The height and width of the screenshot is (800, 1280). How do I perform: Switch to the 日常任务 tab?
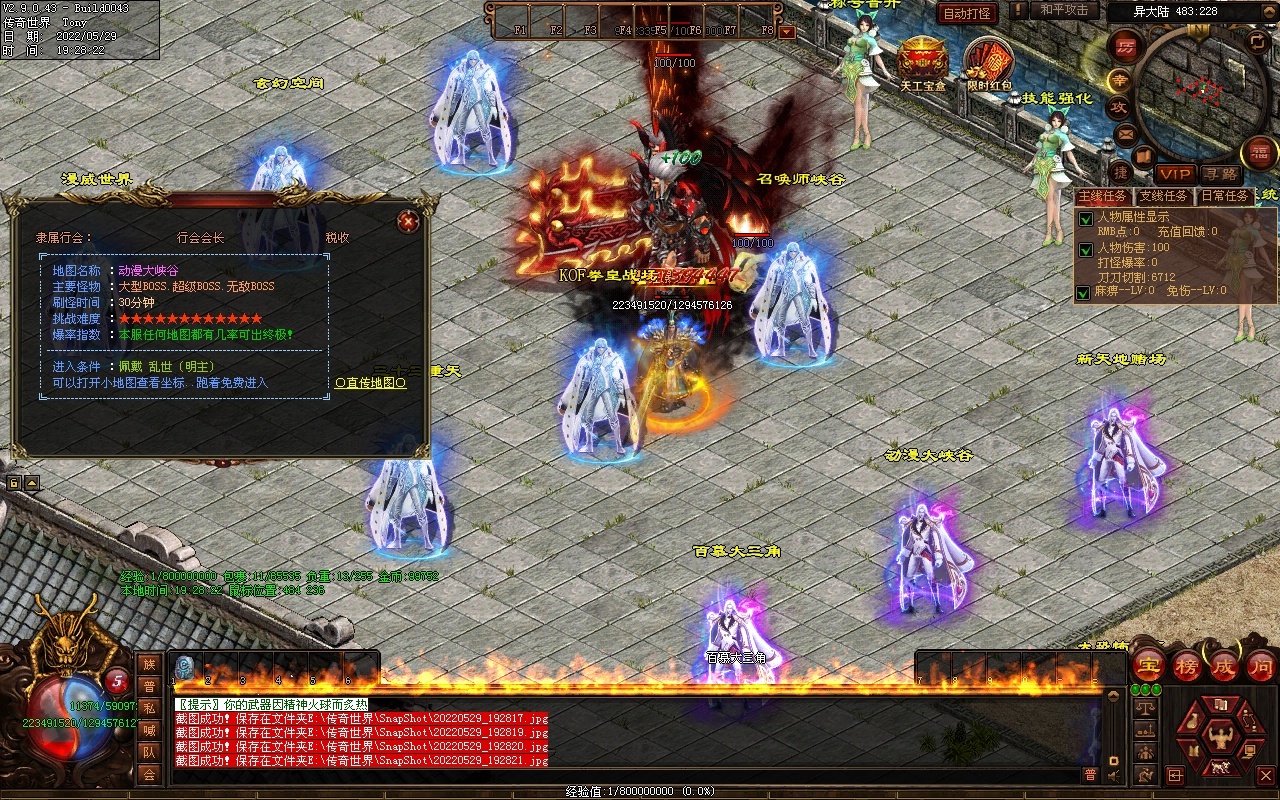pyautogui.click(x=1223, y=196)
